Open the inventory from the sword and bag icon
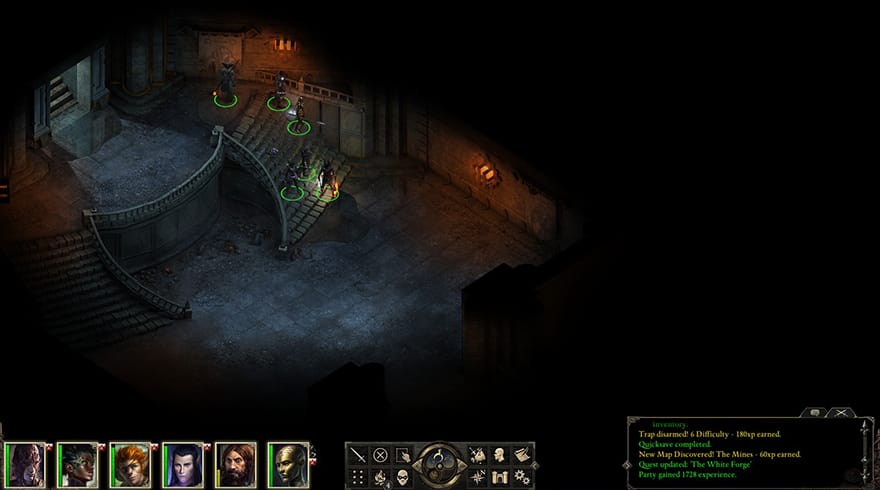 click(x=476, y=454)
